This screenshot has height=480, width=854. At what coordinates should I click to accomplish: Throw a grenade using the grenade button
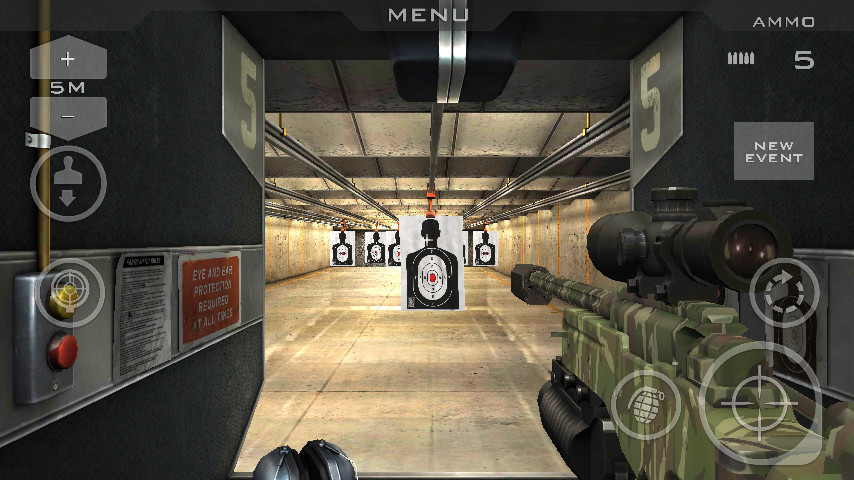point(646,406)
